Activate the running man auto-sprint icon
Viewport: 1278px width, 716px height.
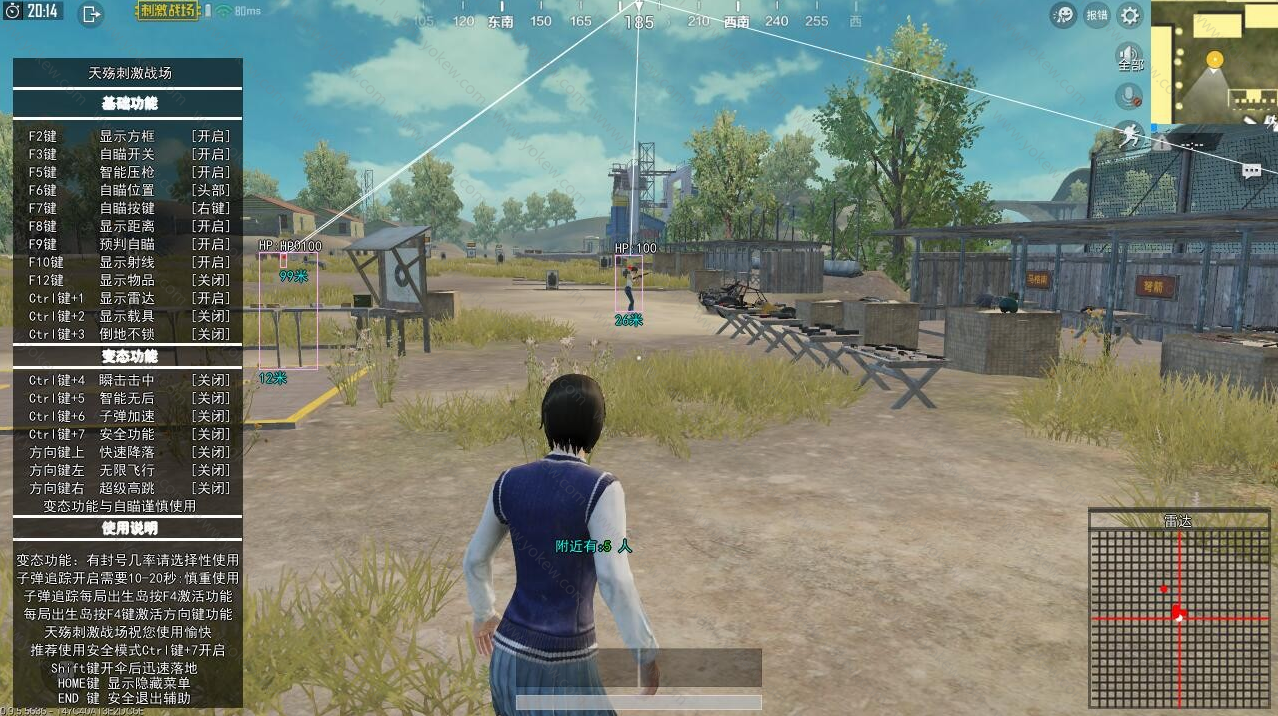pyautogui.click(x=1130, y=136)
